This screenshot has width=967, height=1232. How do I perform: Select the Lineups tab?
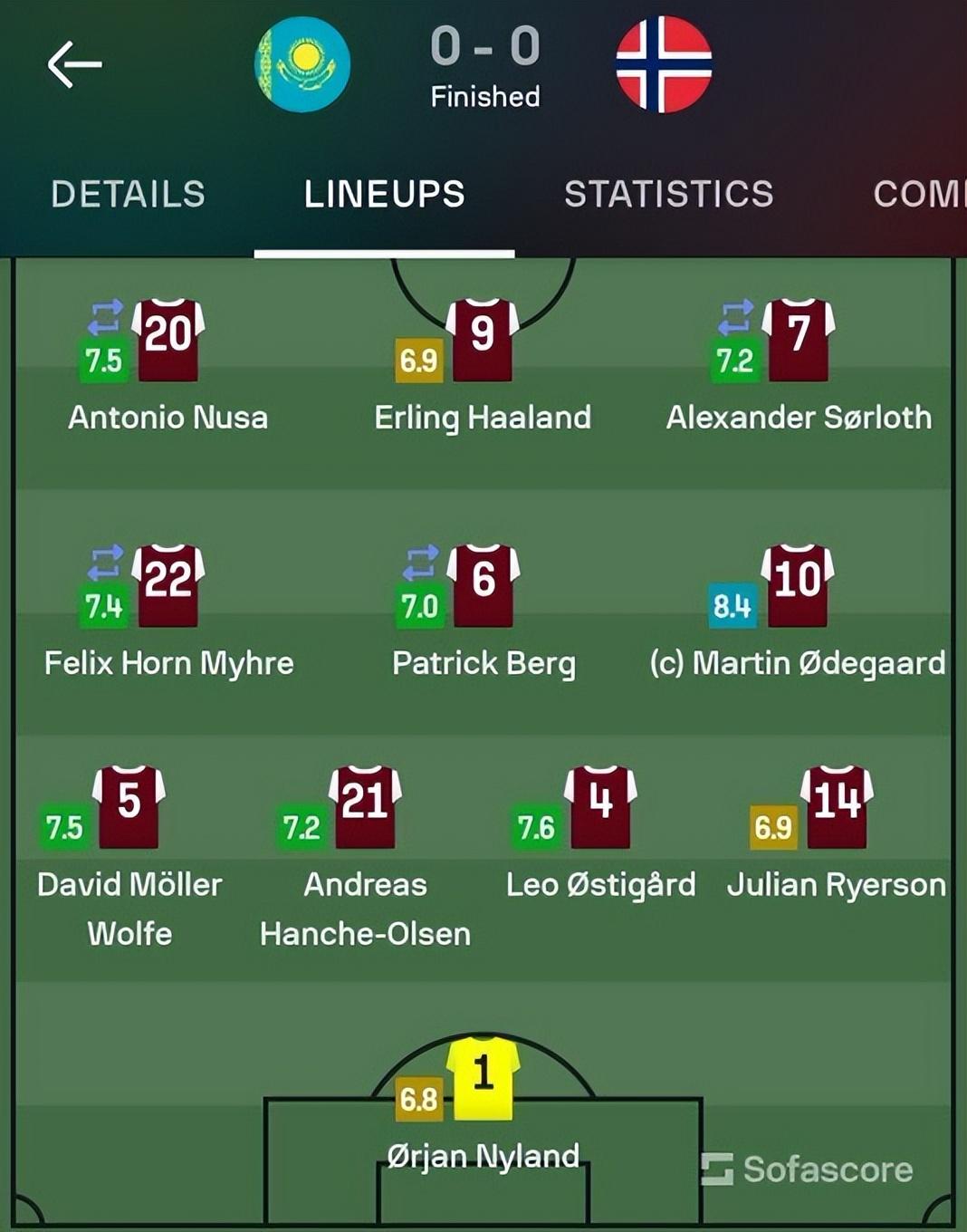(x=384, y=194)
